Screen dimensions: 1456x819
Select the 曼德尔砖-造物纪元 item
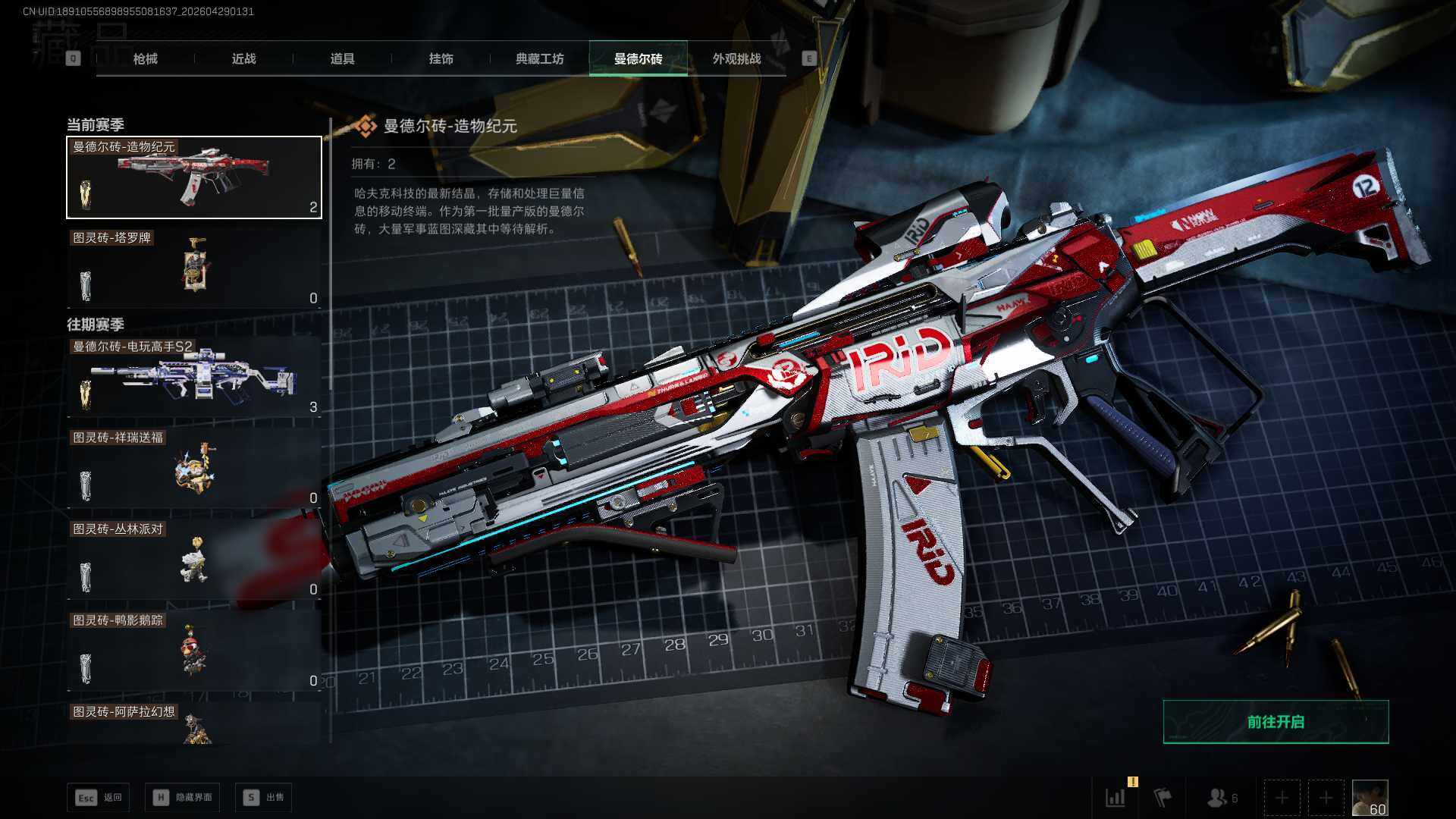click(x=194, y=177)
